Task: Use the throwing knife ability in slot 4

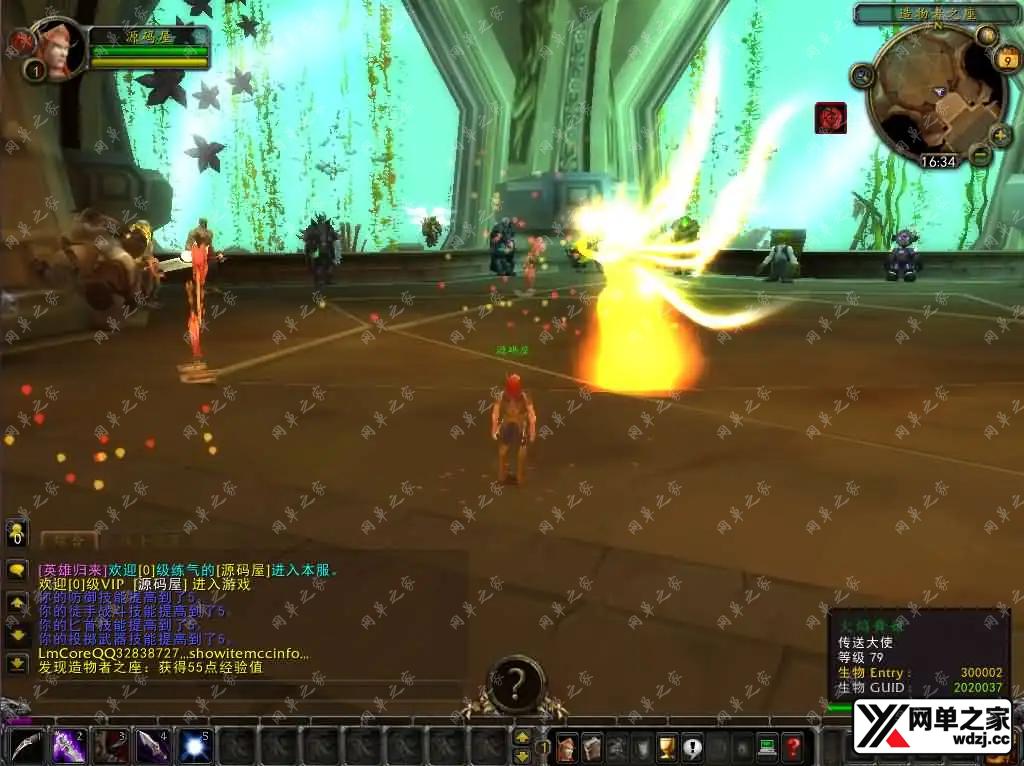Action: (x=151, y=746)
